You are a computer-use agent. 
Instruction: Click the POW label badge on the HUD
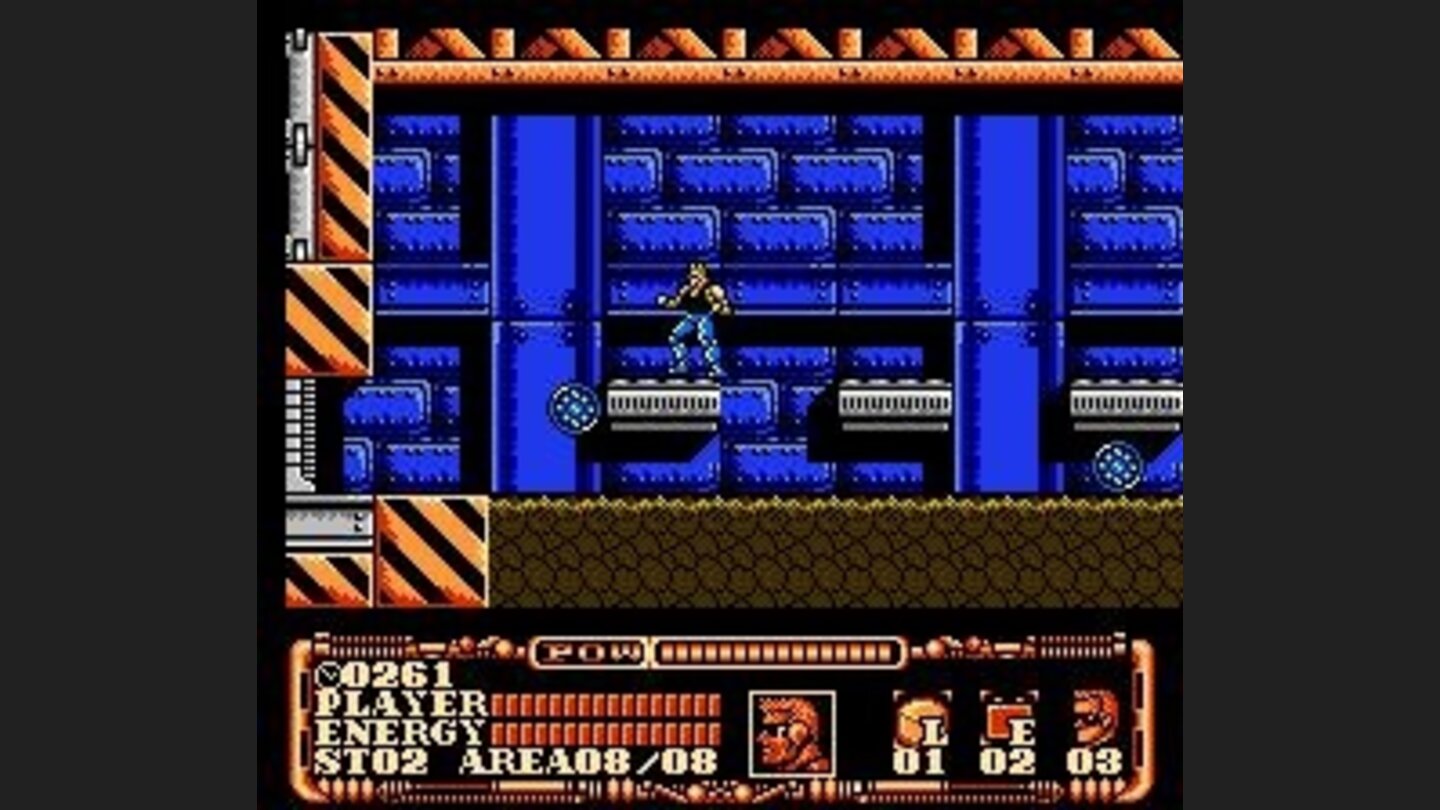tap(587, 650)
